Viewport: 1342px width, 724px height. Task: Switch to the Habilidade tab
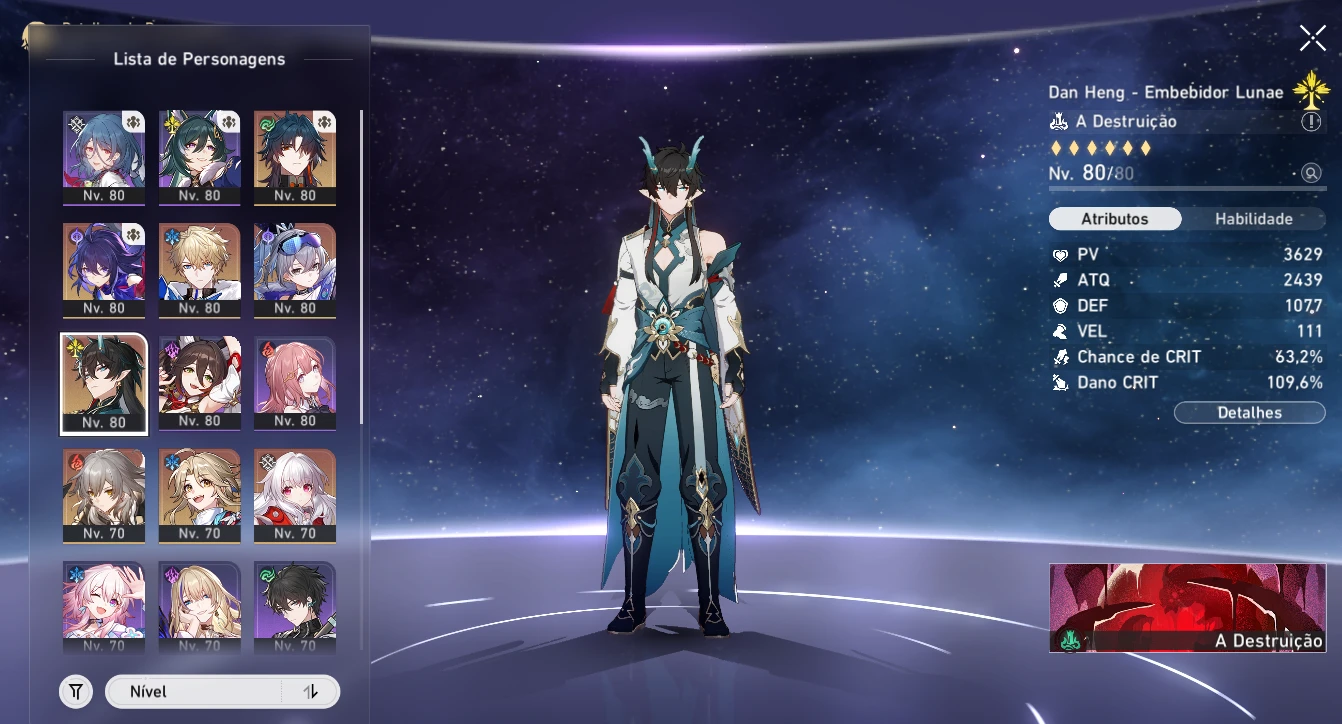1253,219
